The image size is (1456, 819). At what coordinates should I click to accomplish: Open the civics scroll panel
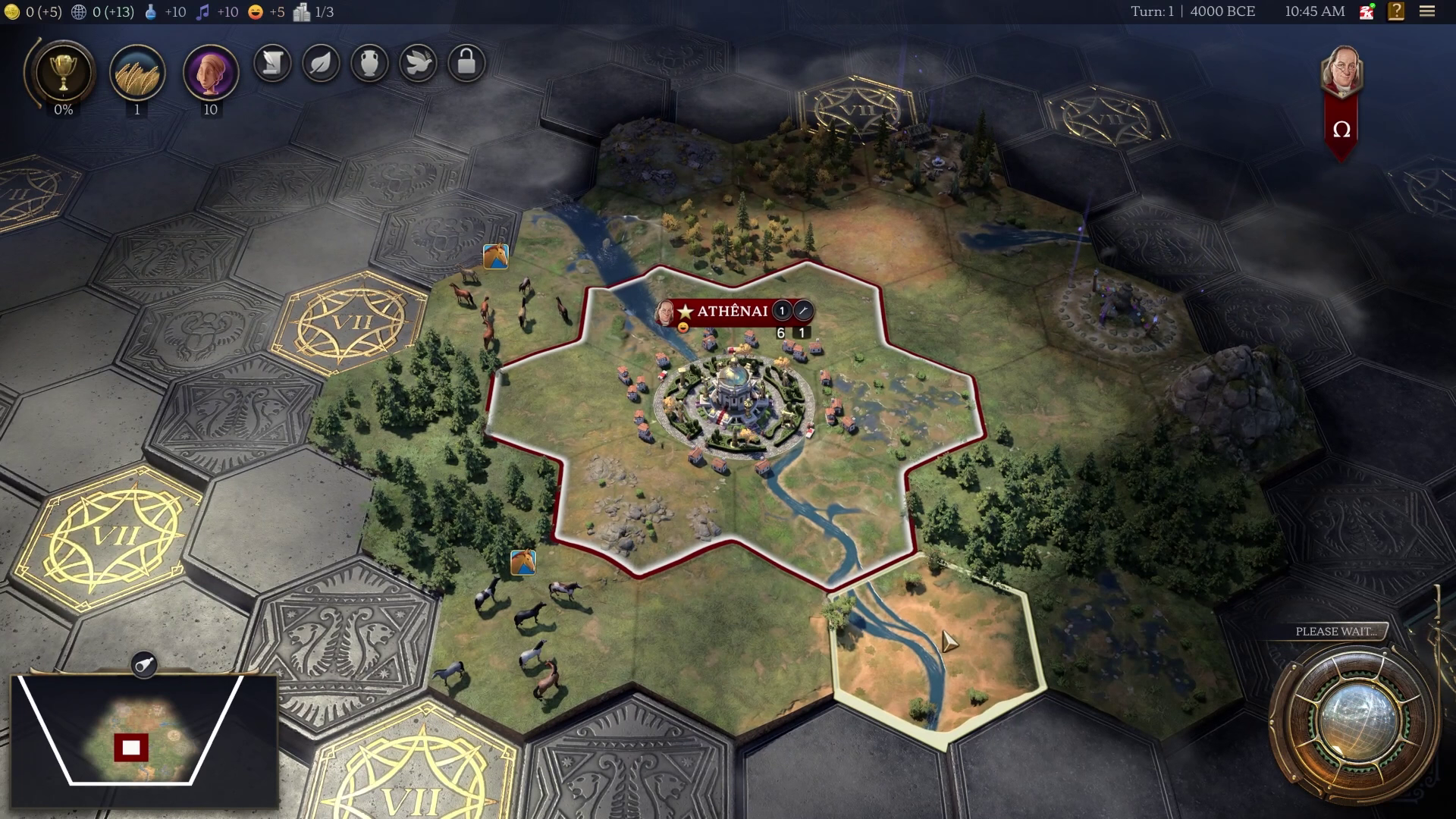pyautogui.click(x=271, y=64)
